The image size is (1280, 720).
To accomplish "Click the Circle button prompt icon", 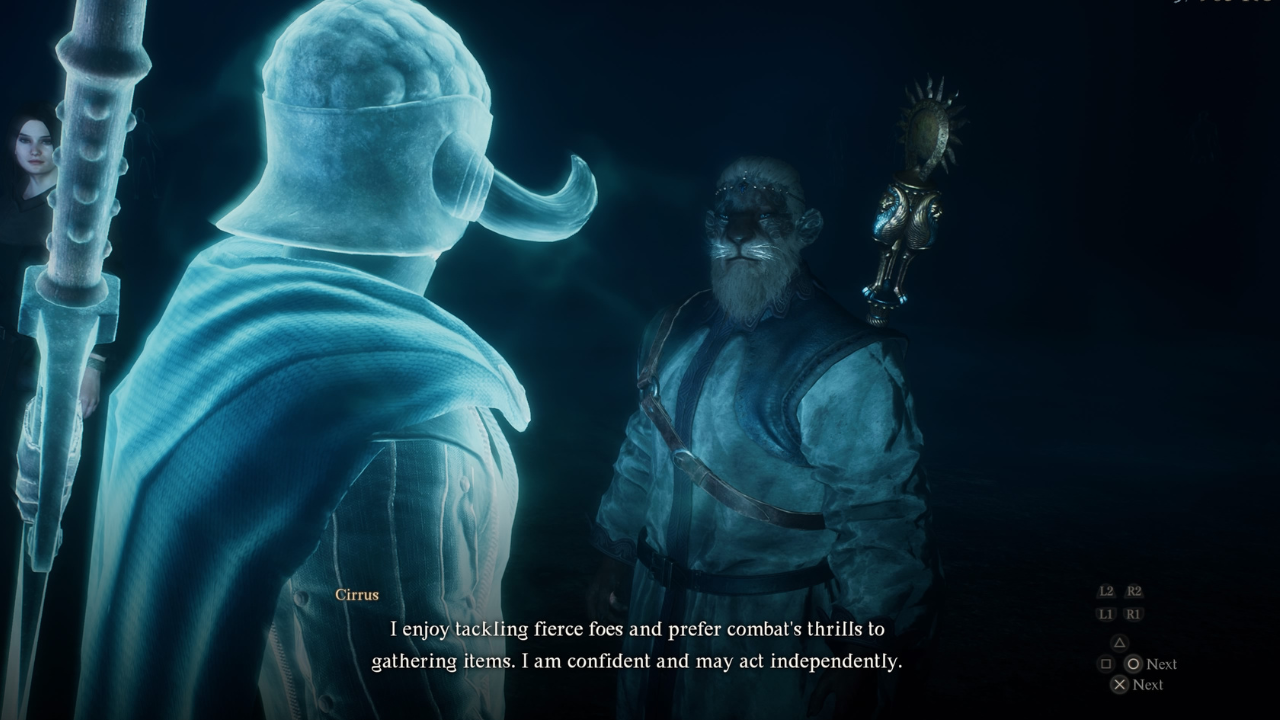I will (x=1133, y=664).
